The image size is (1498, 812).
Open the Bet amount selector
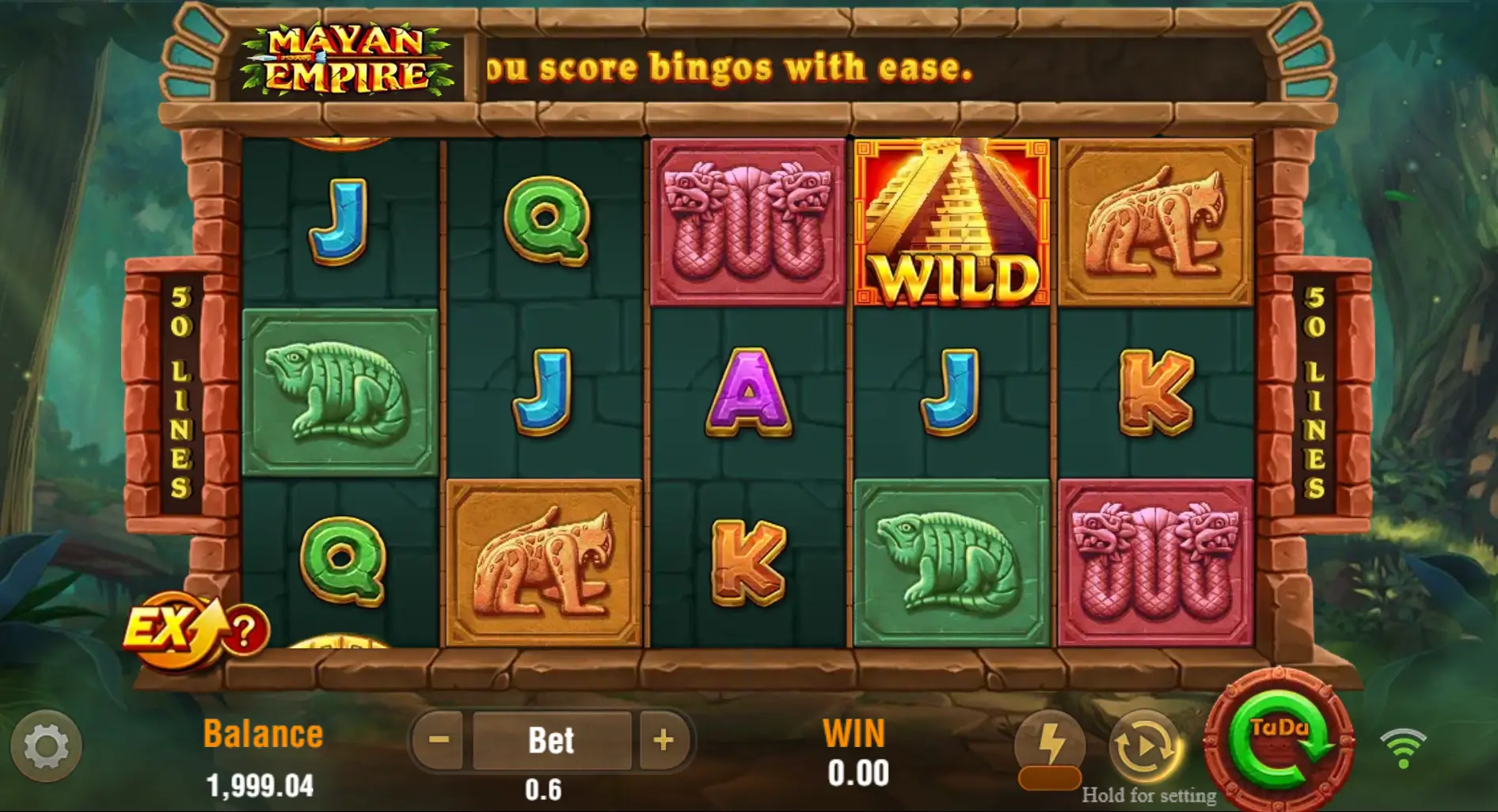click(553, 739)
